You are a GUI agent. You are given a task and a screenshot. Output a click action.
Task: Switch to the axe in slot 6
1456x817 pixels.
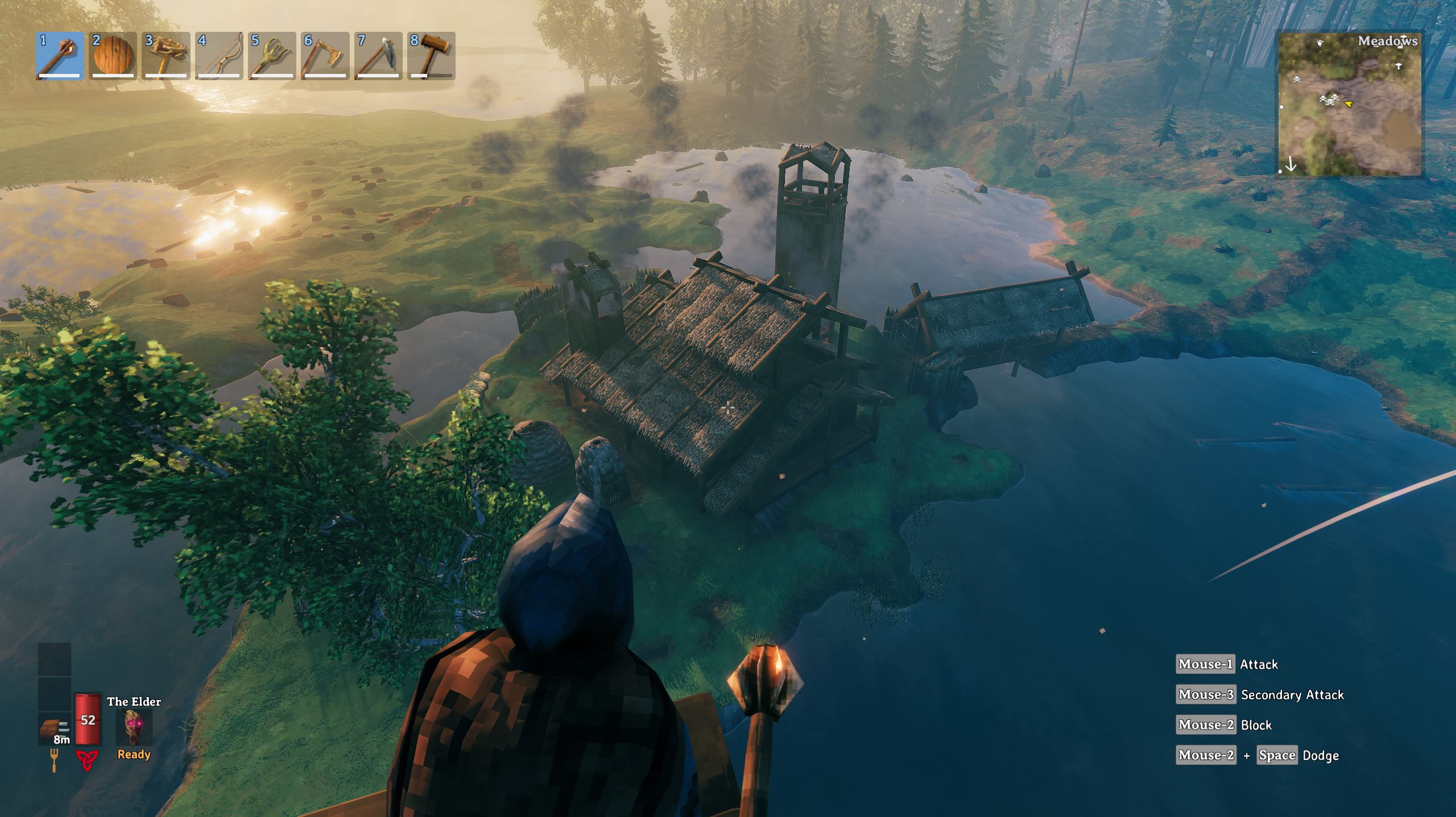coord(325,56)
